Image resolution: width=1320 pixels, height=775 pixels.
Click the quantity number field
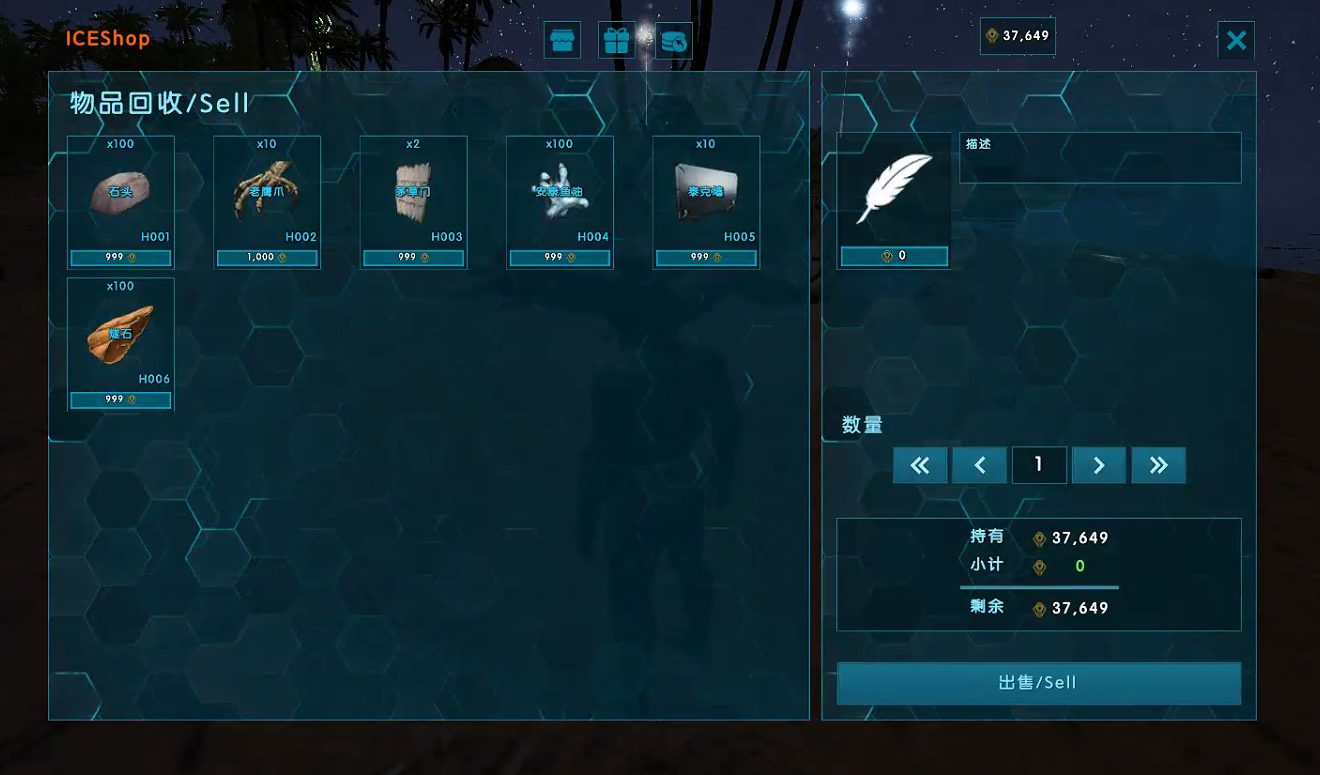(x=1039, y=465)
